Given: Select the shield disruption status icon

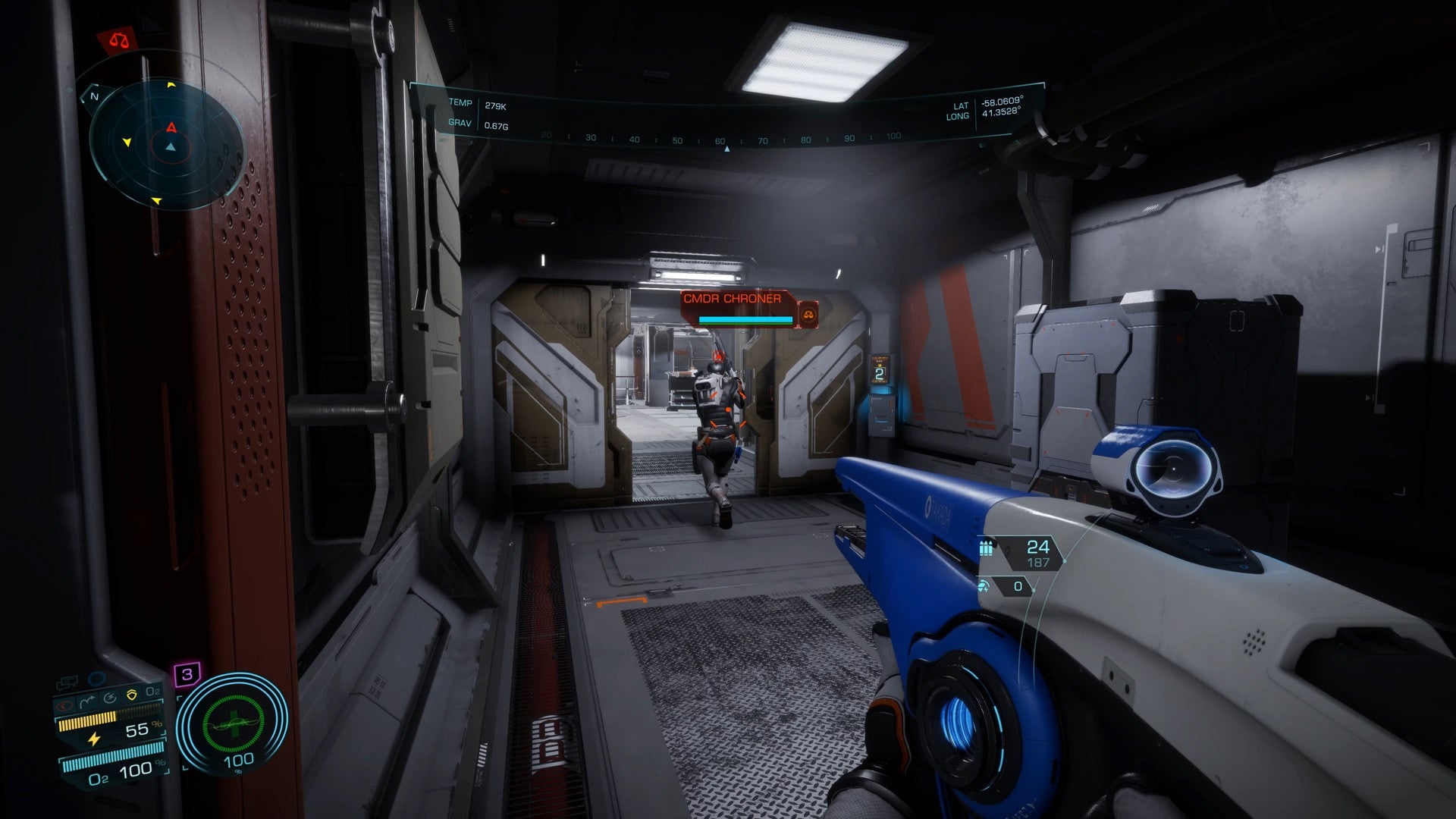Looking at the screenshot, I should (111, 697).
